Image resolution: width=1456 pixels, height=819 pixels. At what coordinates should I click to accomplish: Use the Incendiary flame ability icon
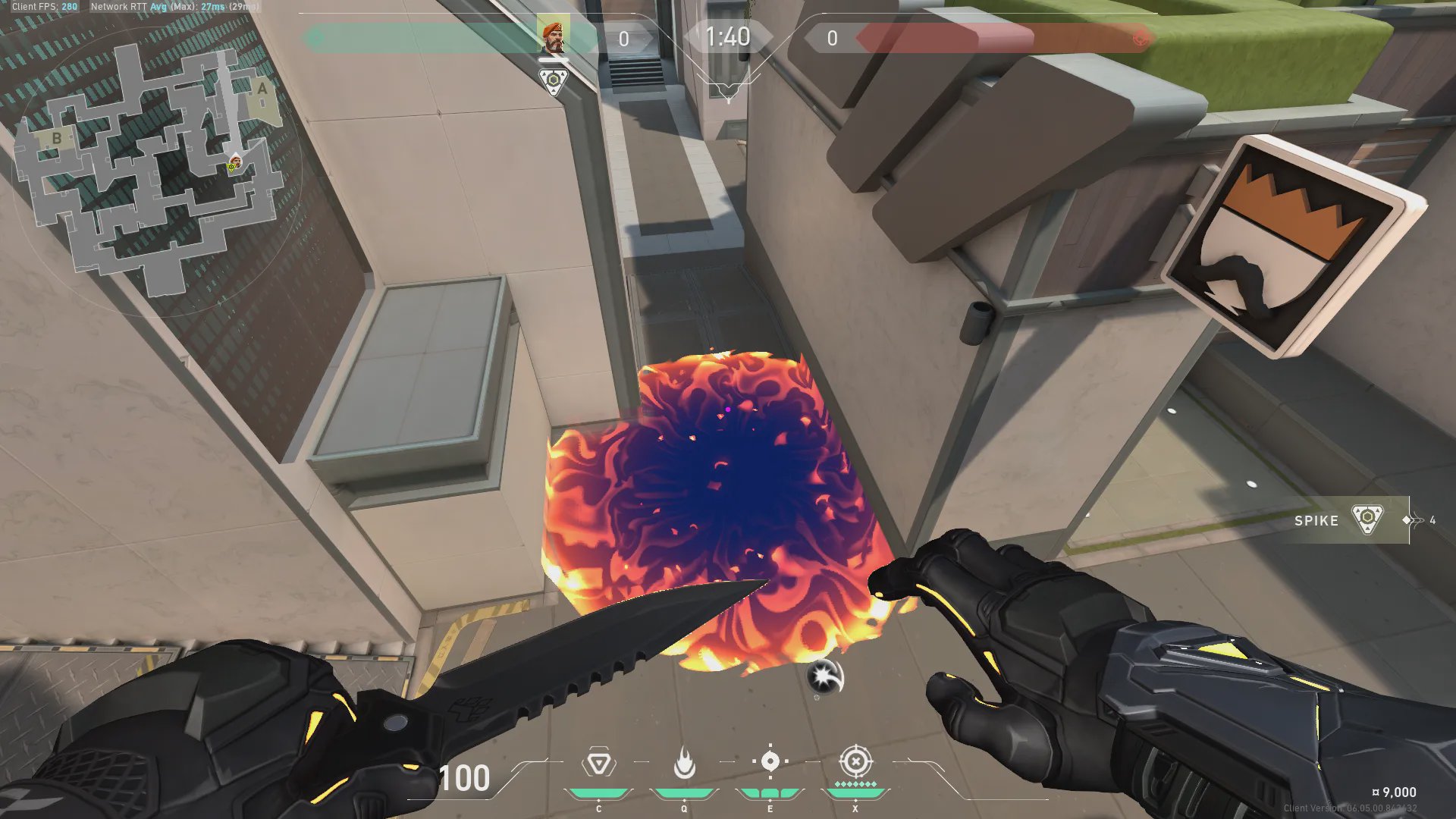(x=684, y=763)
